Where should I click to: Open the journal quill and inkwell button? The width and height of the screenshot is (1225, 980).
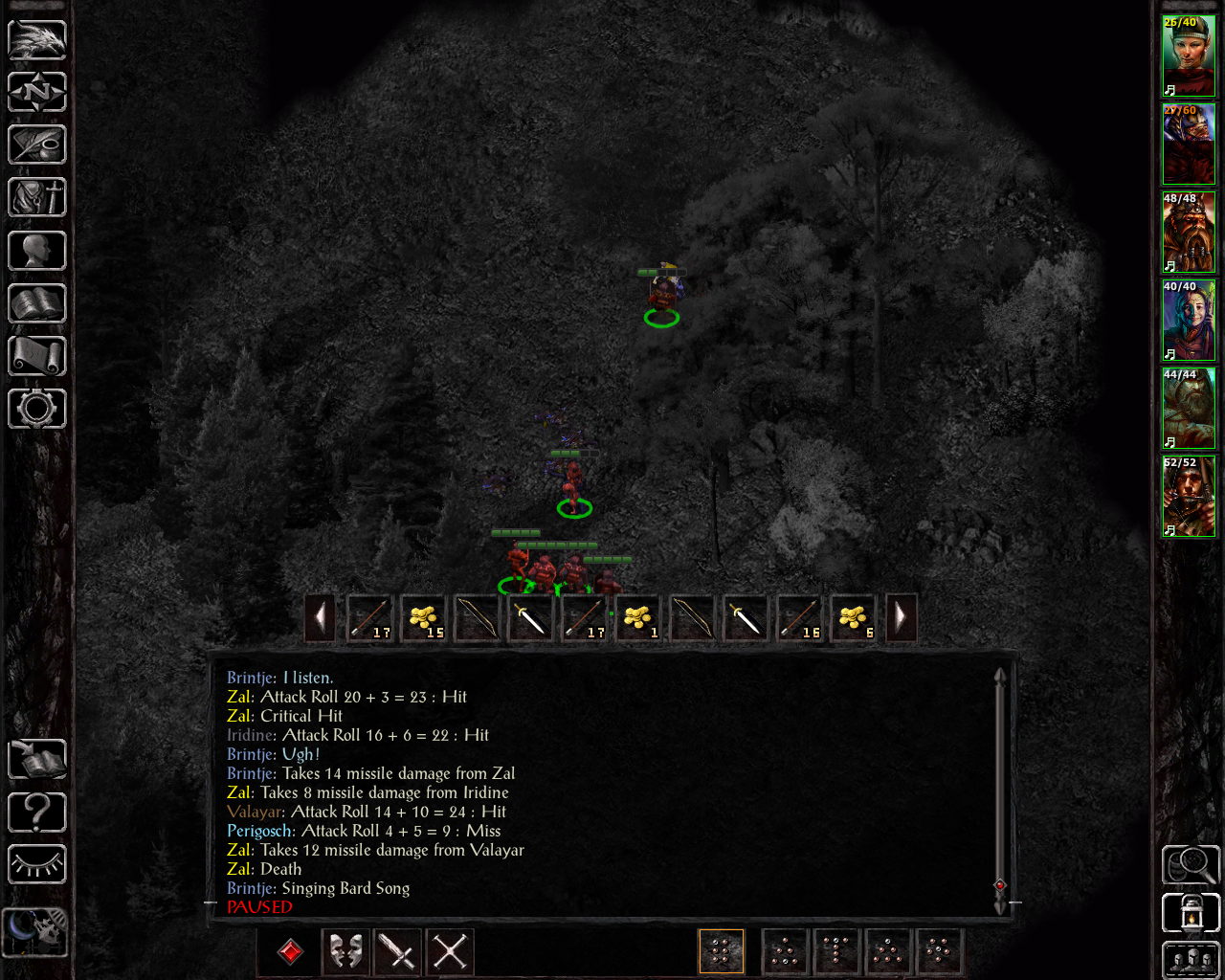37,145
